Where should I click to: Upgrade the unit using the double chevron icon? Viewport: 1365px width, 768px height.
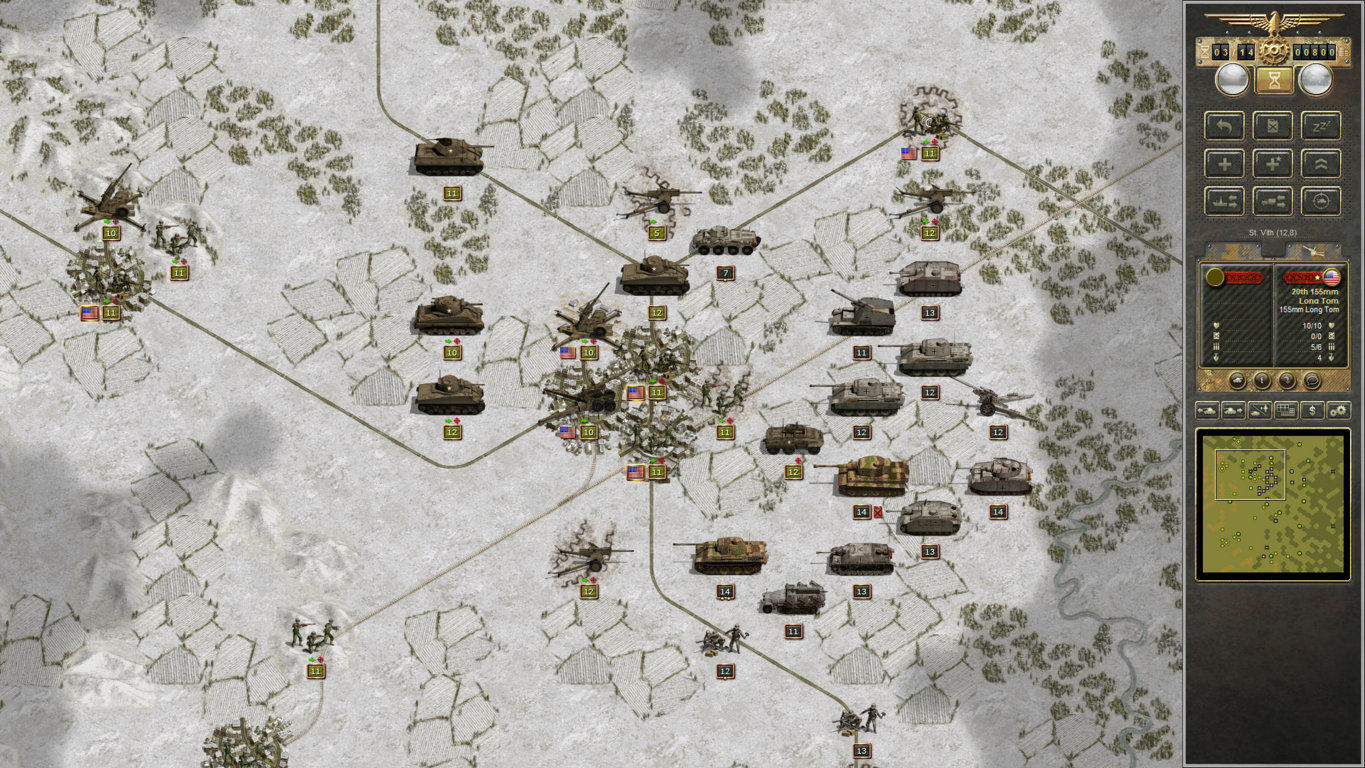pyautogui.click(x=1321, y=163)
